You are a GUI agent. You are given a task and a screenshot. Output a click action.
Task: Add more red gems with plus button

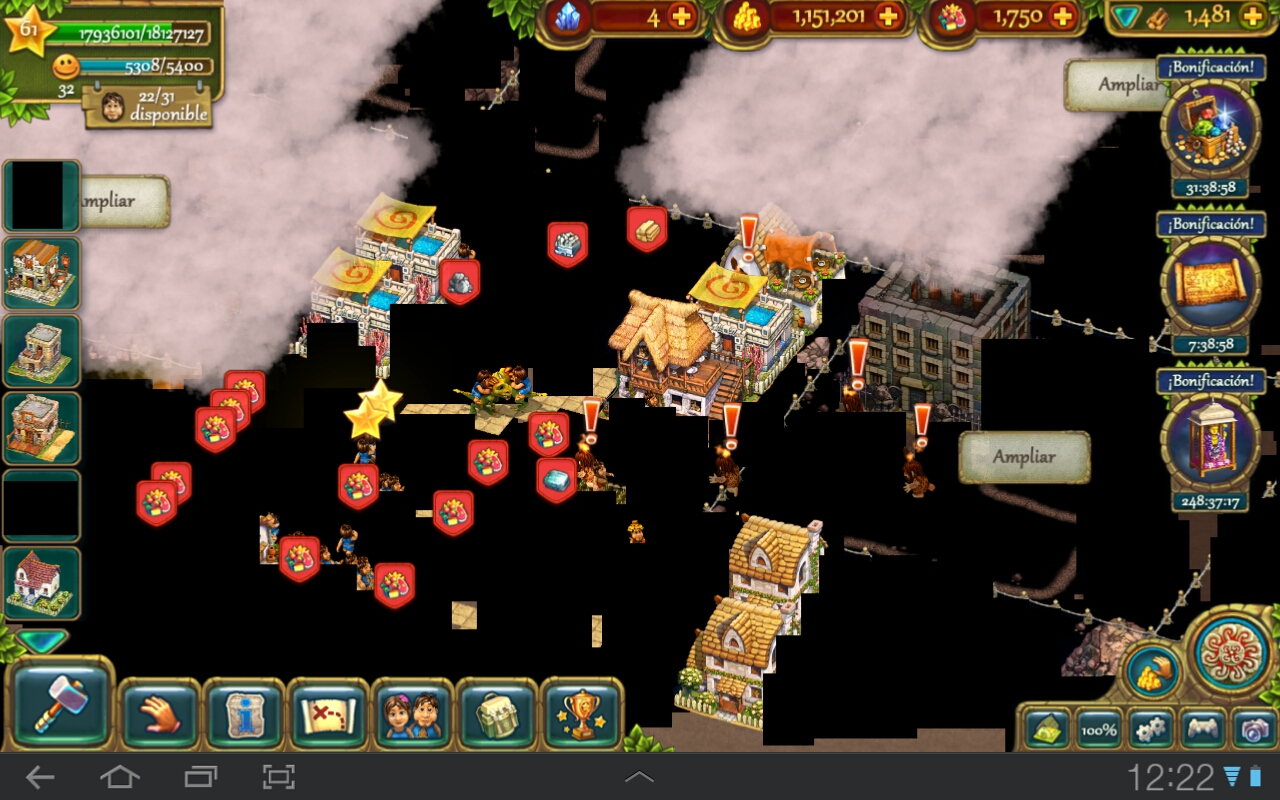(x=1062, y=17)
